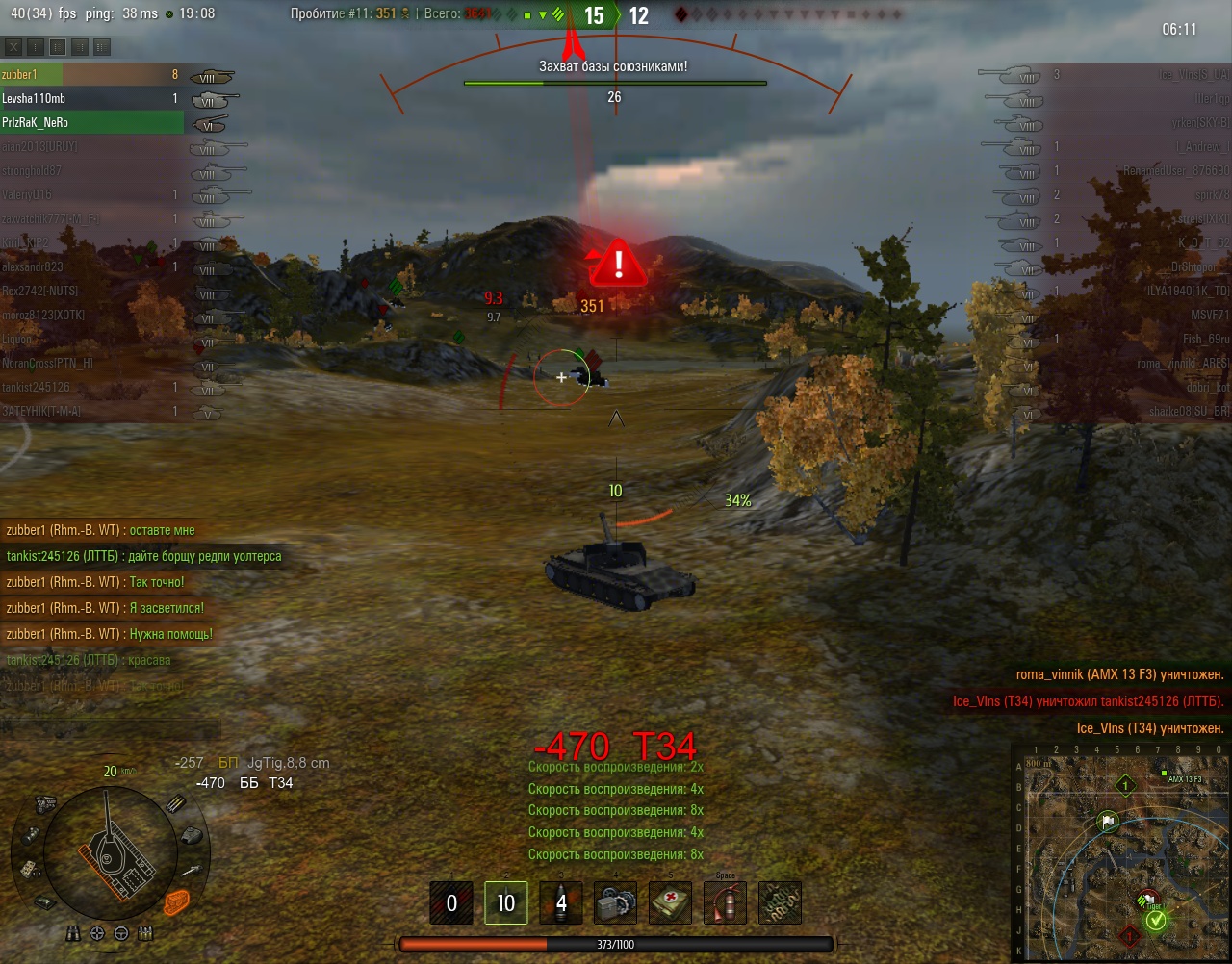Click the damaged tracks module icon

(174, 901)
